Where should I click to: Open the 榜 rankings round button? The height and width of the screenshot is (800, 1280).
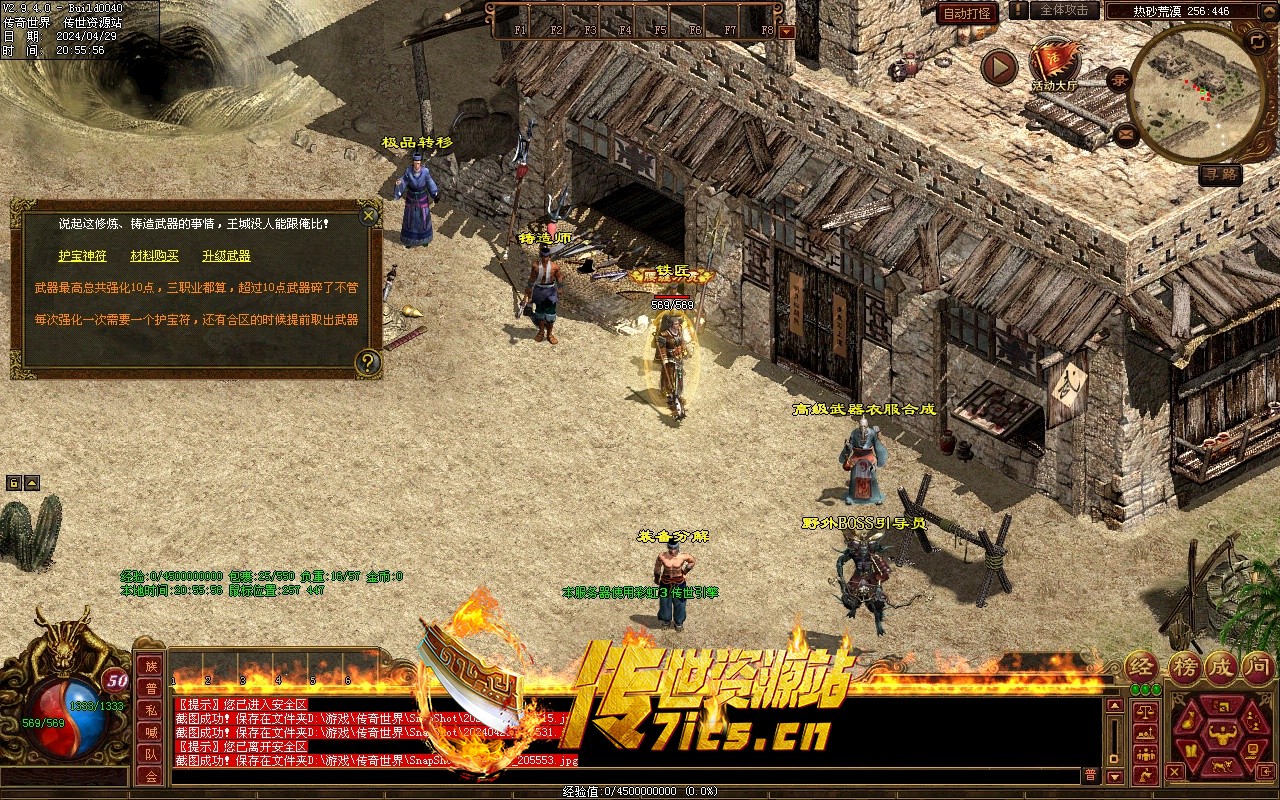(x=1185, y=666)
